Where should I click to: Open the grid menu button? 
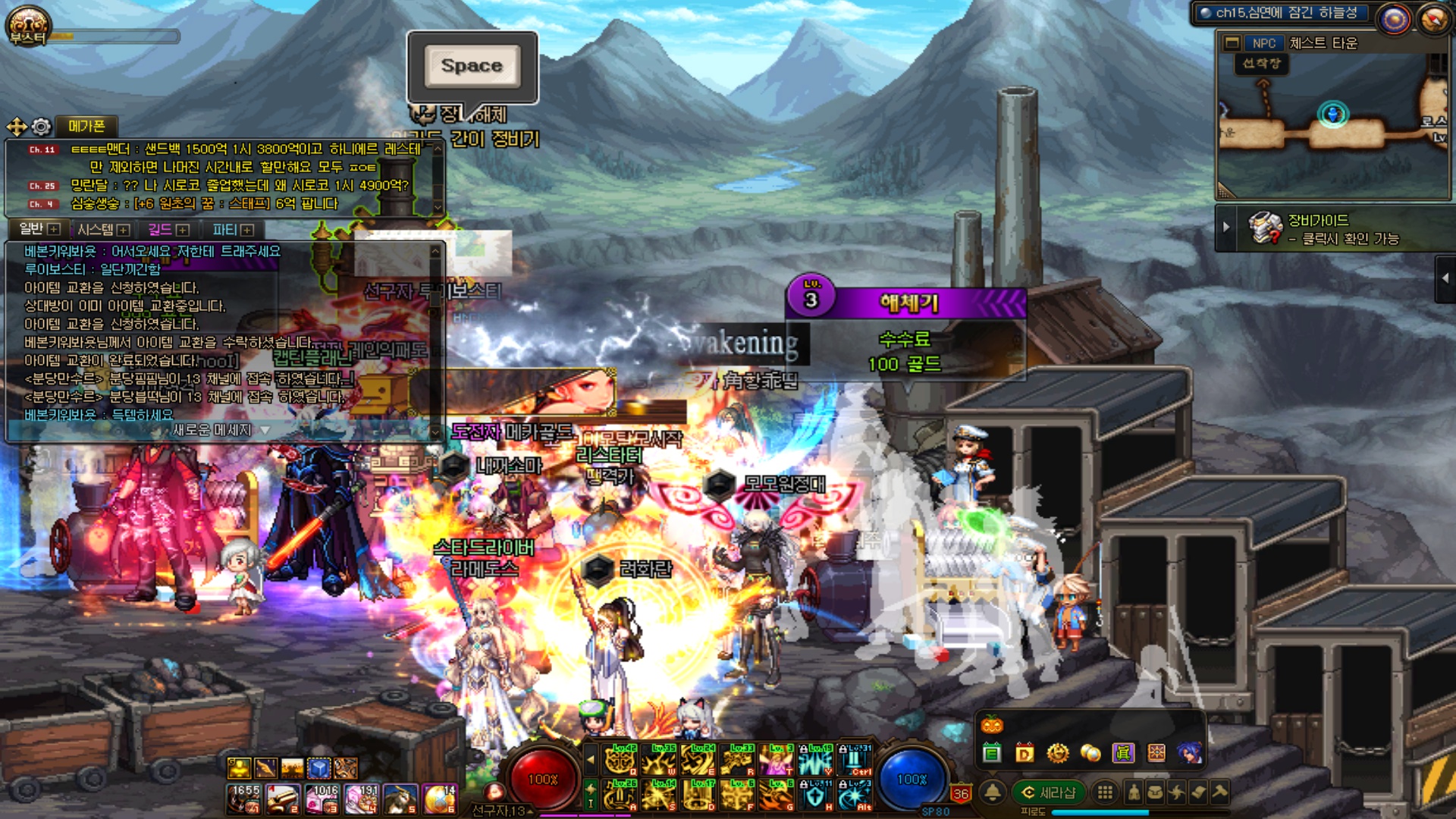(1105, 792)
